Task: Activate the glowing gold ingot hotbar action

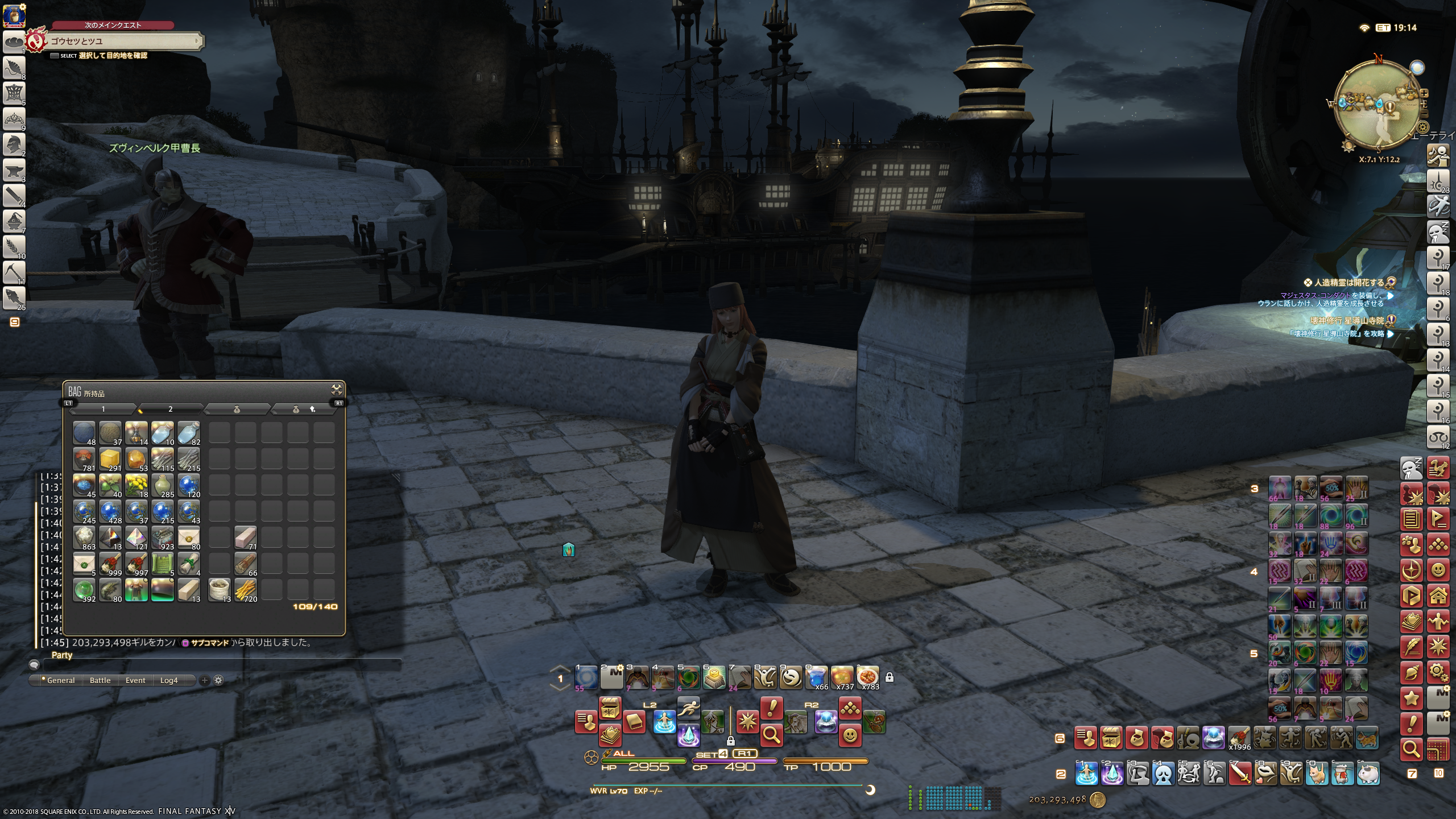Action: pyautogui.click(x=714, y=677)
